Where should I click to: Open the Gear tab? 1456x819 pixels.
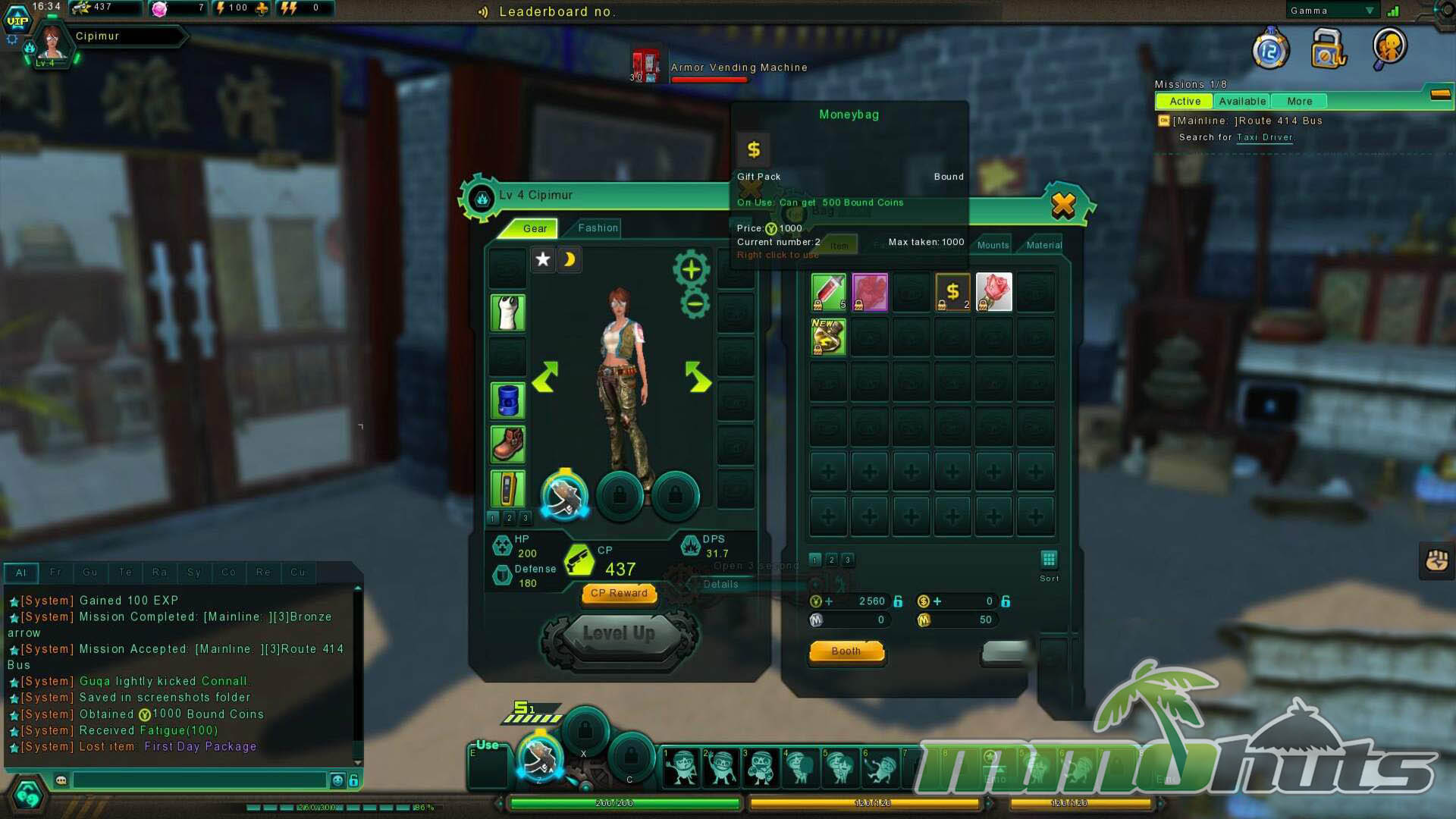click(534, 228)
